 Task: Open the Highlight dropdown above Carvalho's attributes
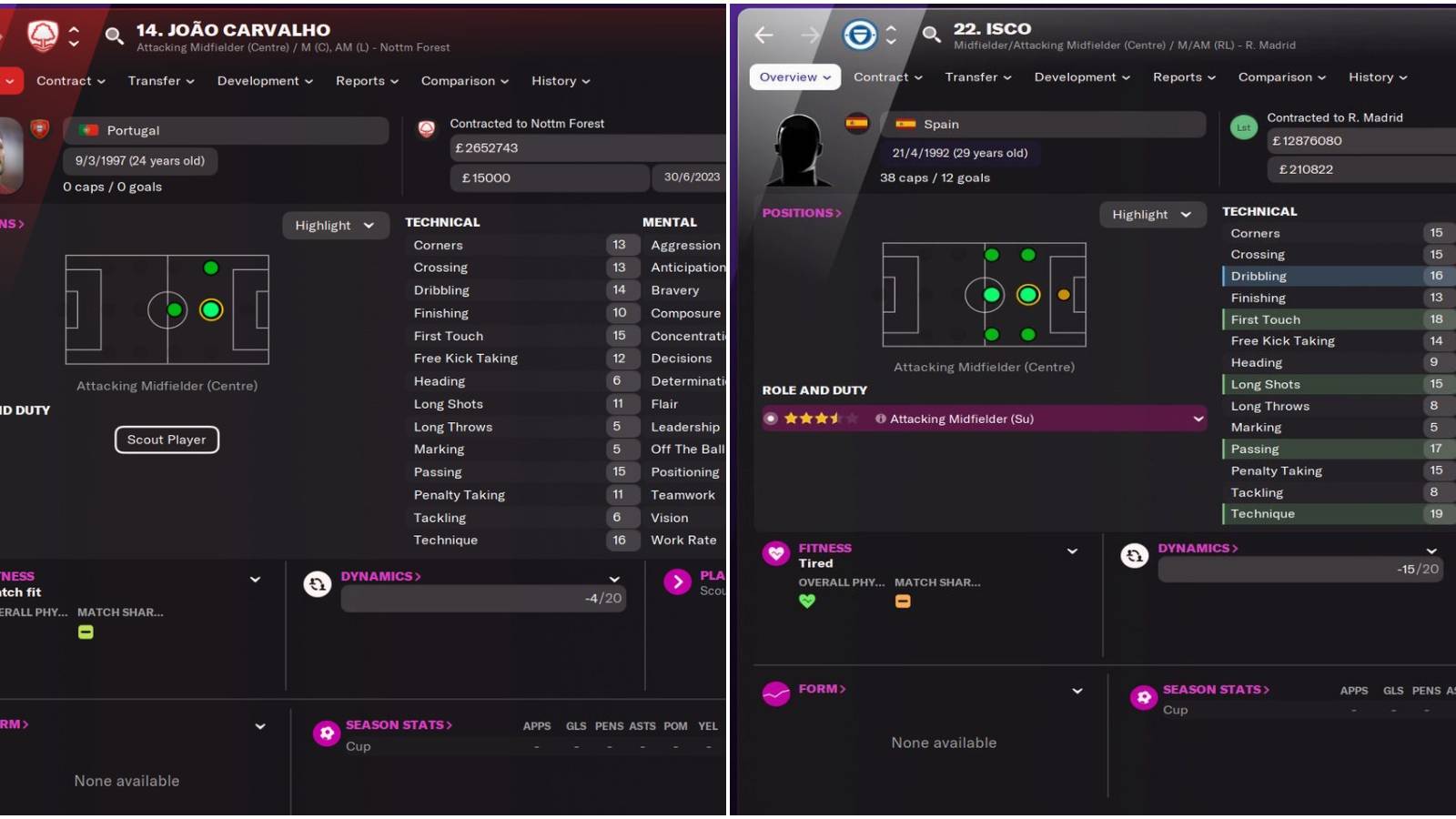[x=335, y=225]
